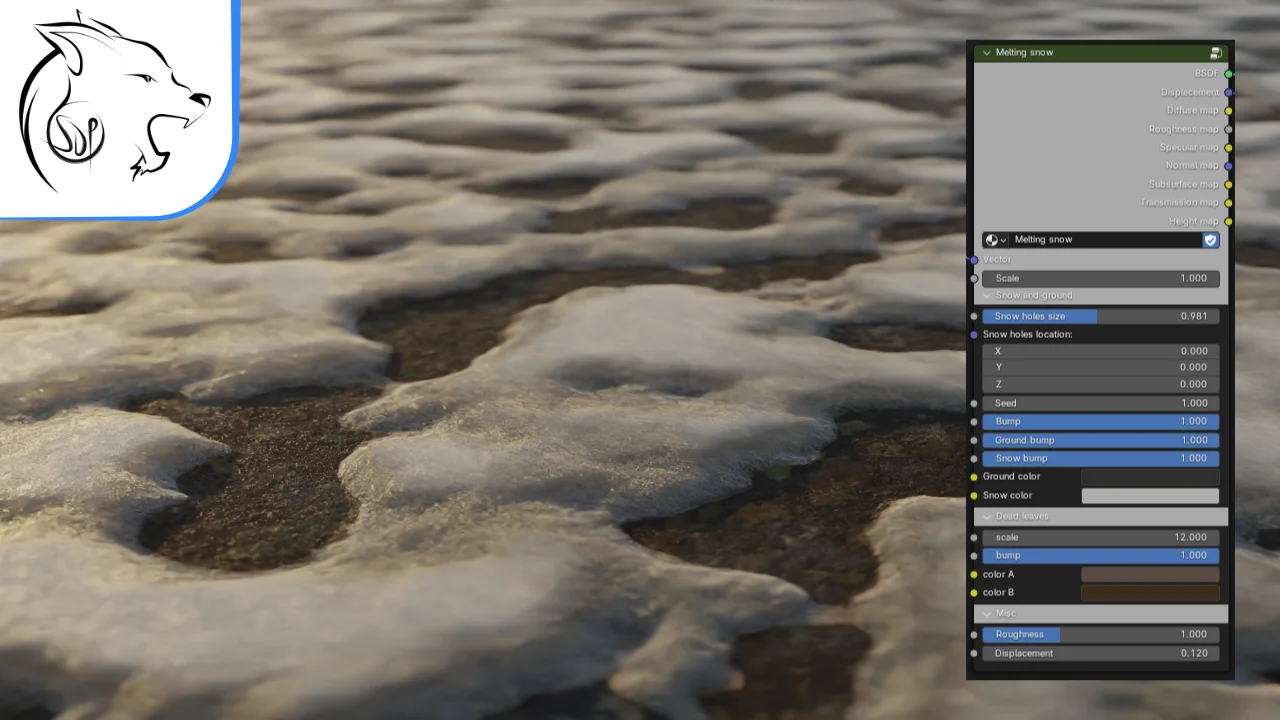The image size is (1280, 720).
Task: Open the node group selection dropdown arrow
Action: tap(1003, 239)
